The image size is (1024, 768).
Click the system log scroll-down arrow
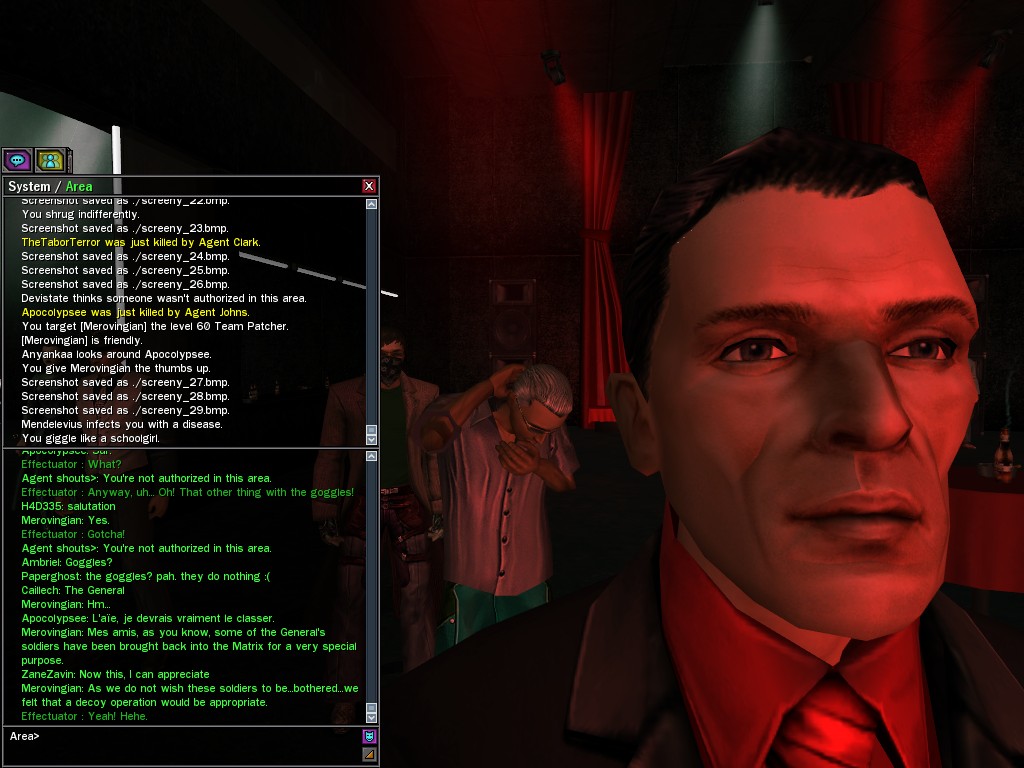point(372,439)
